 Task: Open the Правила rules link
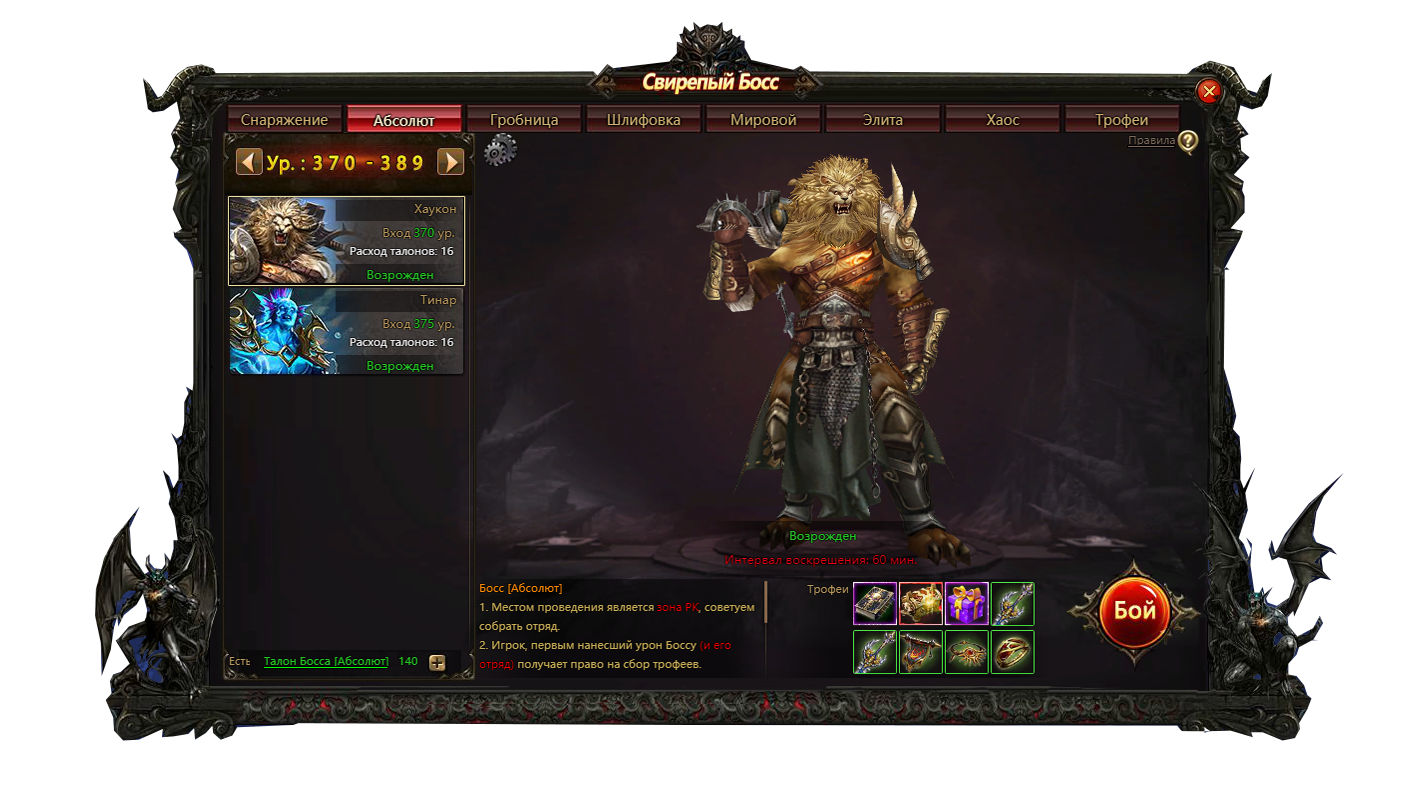(1151, 141)
